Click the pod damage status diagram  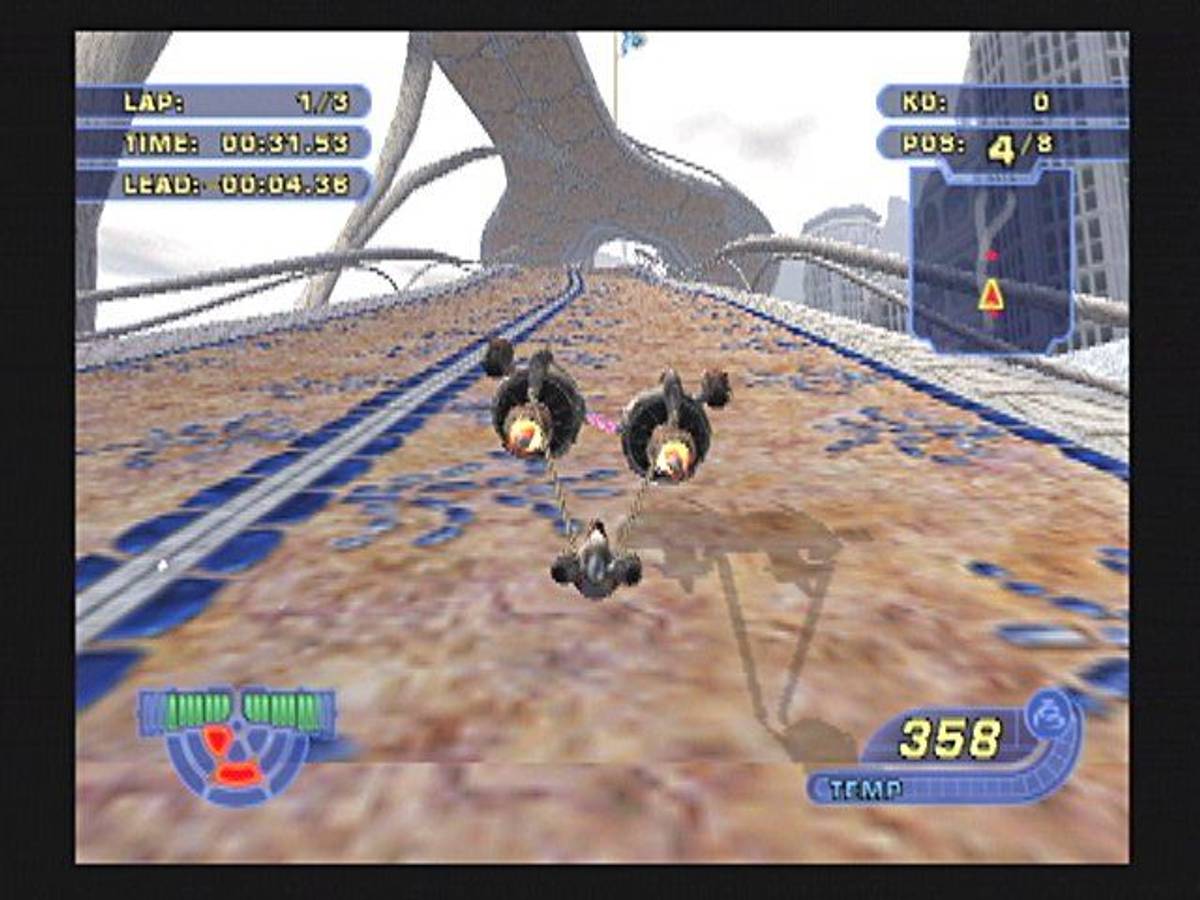pyautogui.click(x=236, y=745)
